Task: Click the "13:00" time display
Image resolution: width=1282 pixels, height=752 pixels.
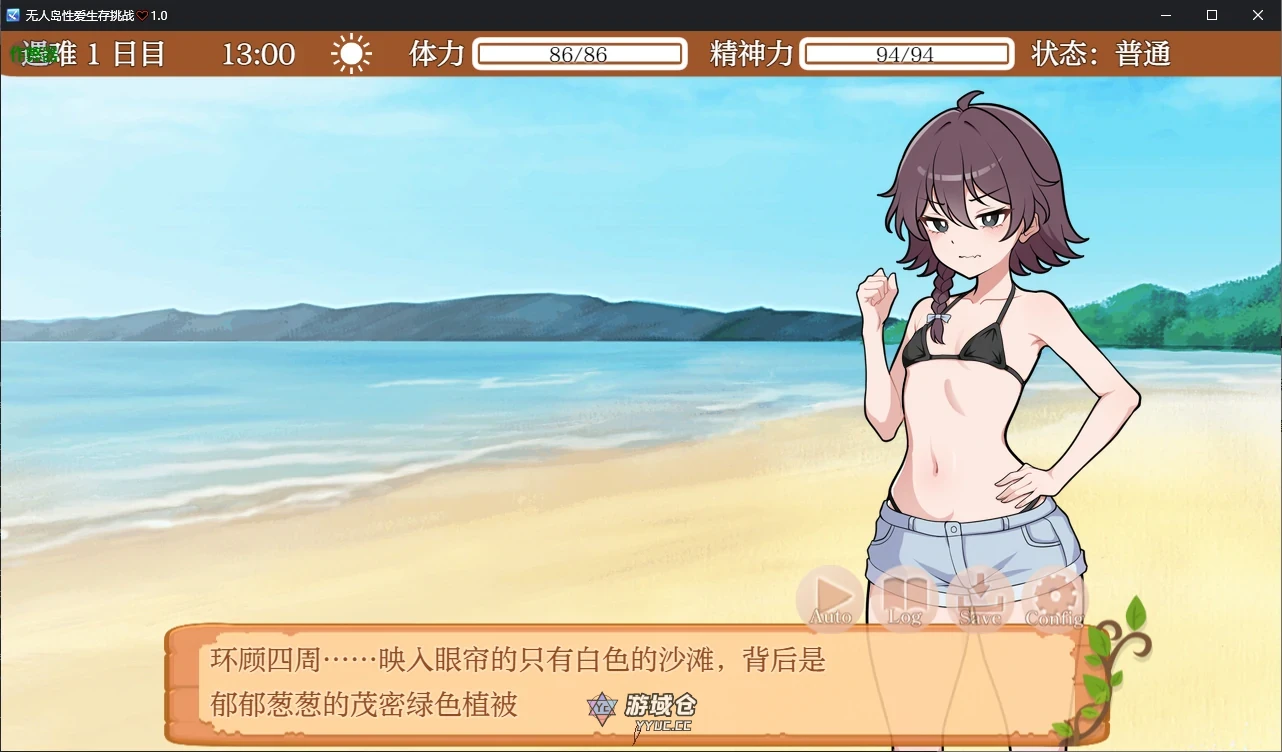Action: pos(258,54)
